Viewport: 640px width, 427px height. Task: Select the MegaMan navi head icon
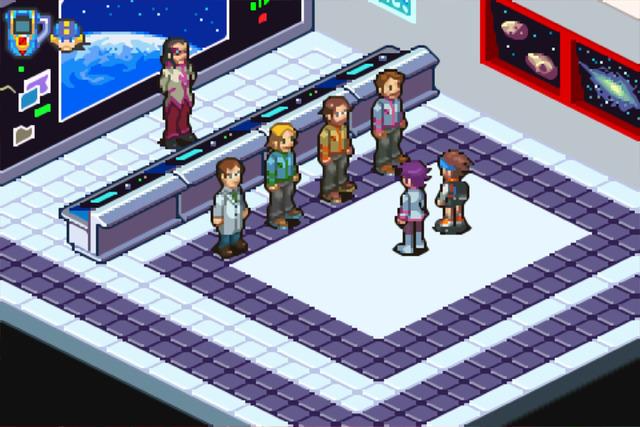click(x=68, y=34)
